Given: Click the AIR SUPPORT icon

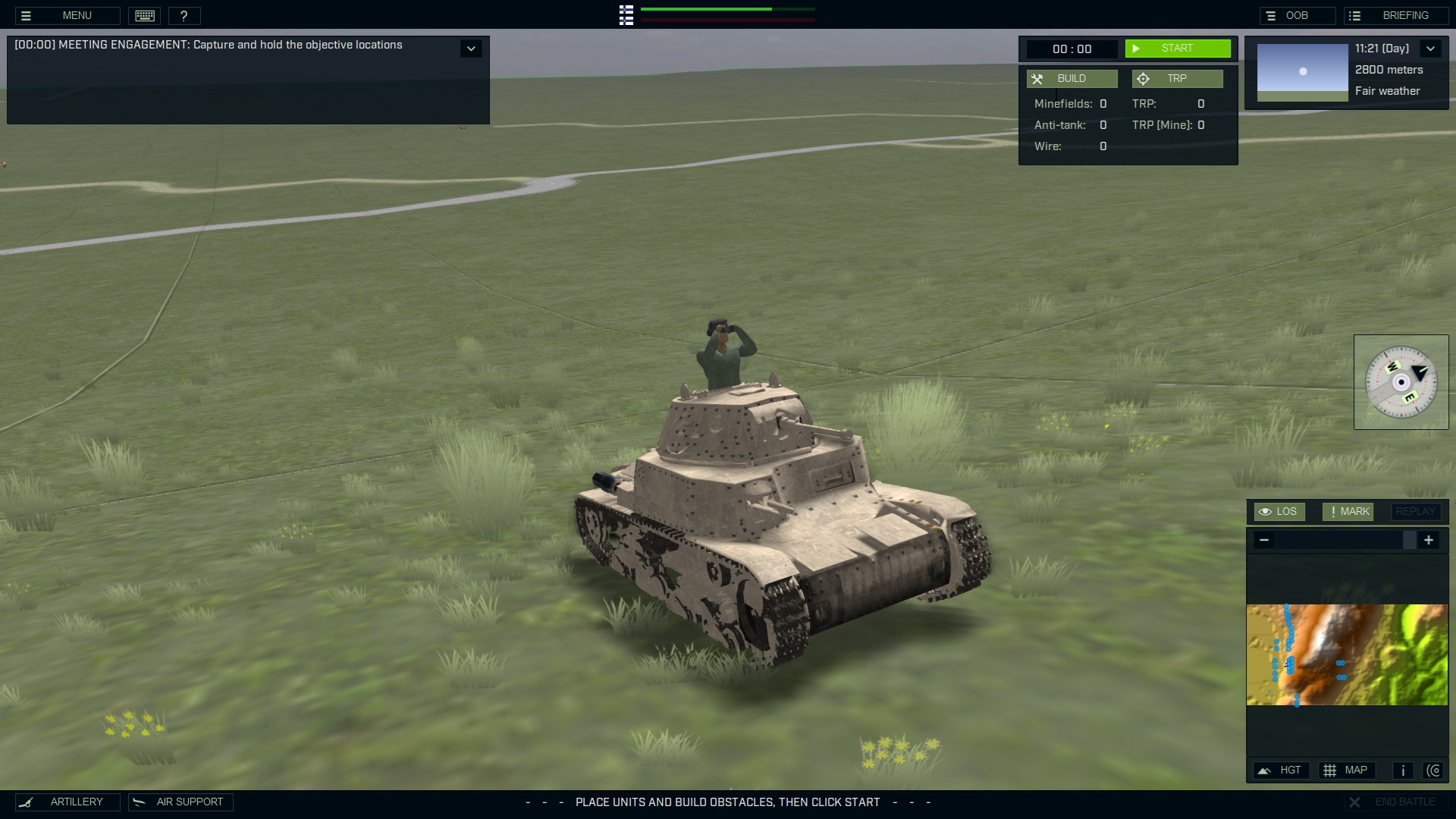Looking at the screenshot, I should pos(180,802).
